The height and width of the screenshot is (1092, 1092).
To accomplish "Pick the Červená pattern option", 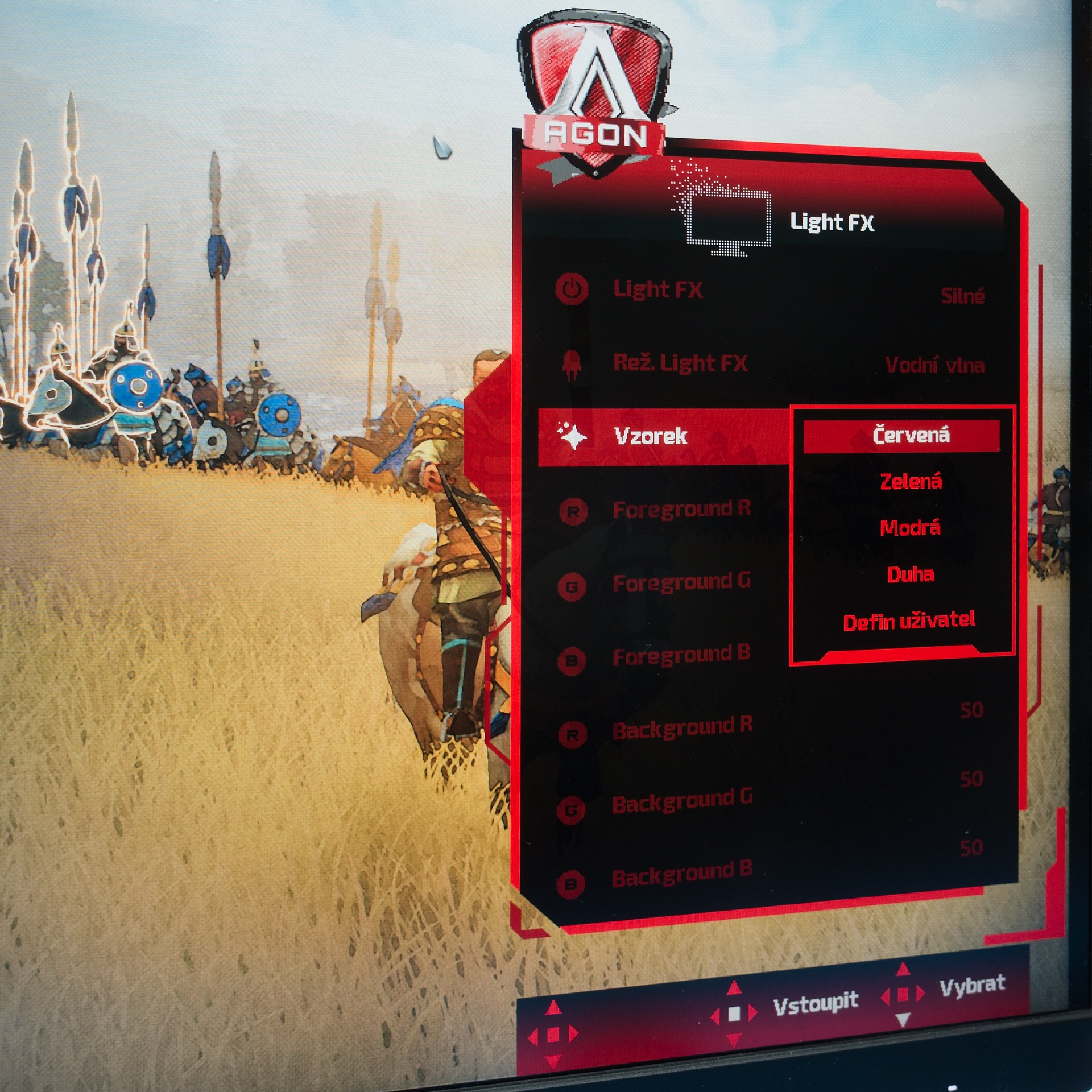I will pos(910,436).
